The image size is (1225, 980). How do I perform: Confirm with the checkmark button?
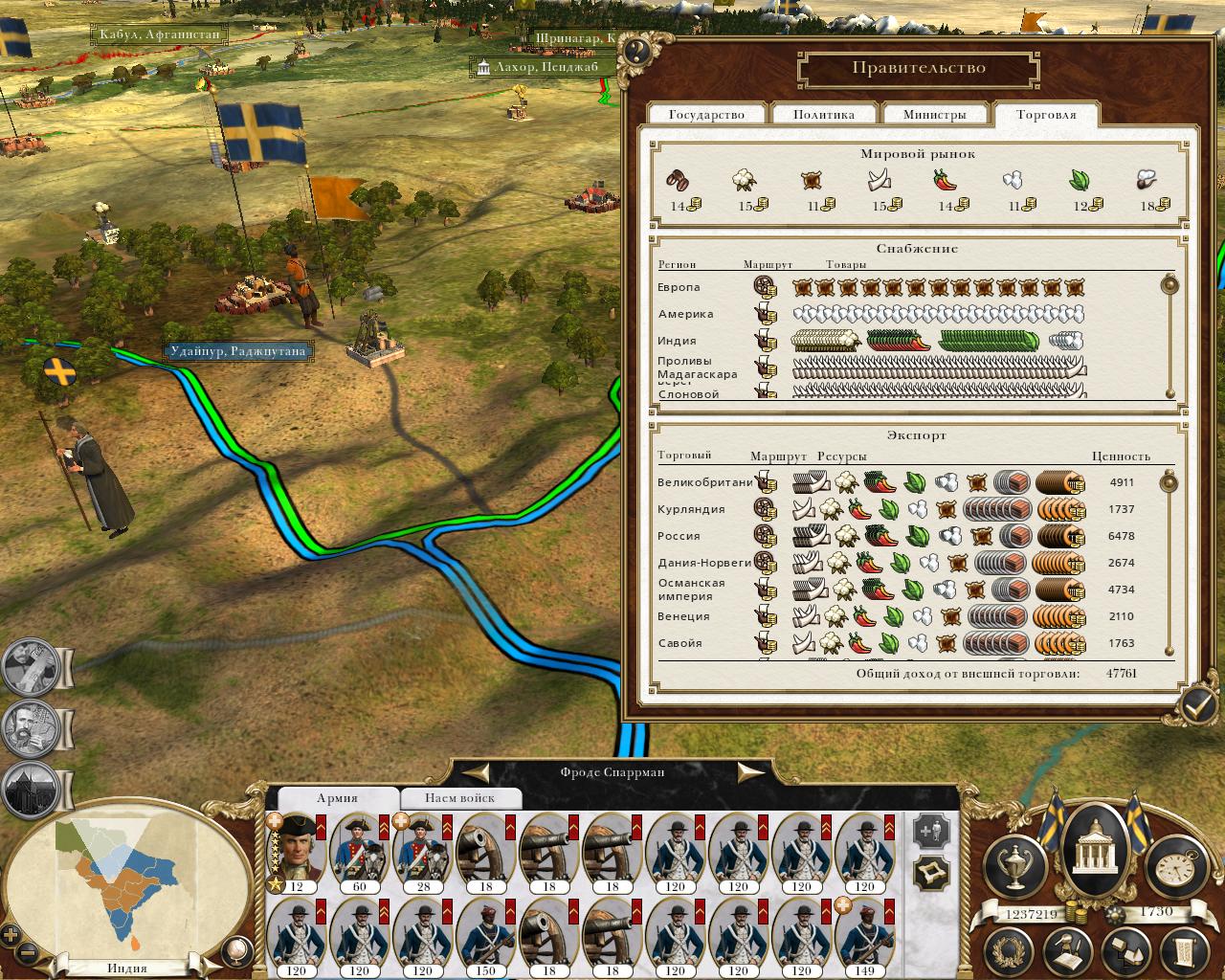(1197, 705)
